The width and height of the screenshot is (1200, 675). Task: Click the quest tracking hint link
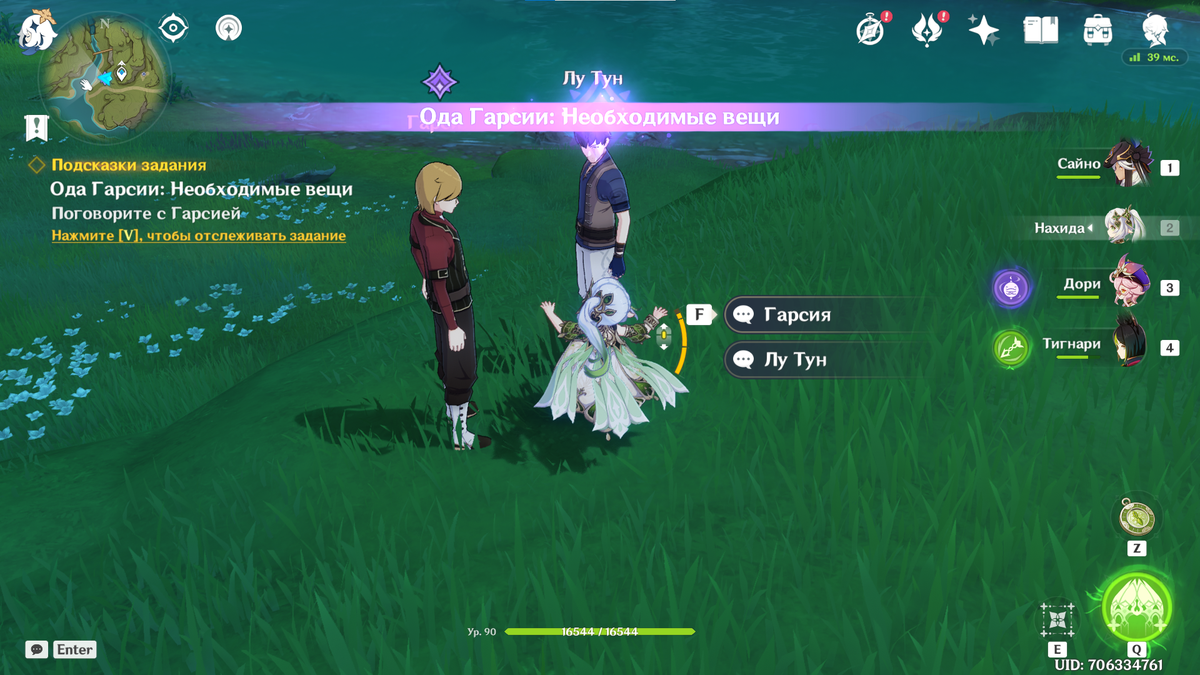(198, 236)
